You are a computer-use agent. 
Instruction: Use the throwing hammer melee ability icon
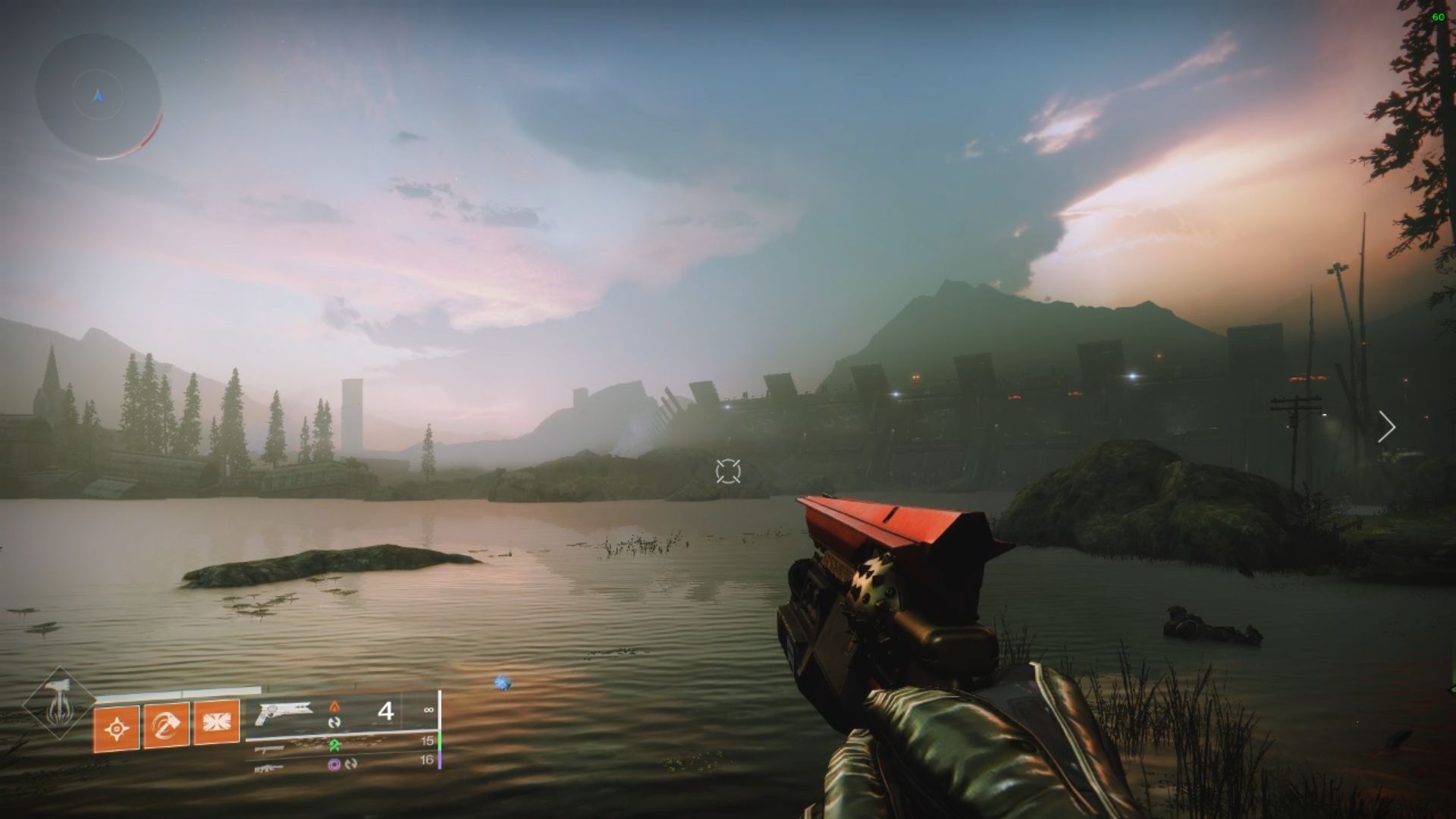(167, 726)
